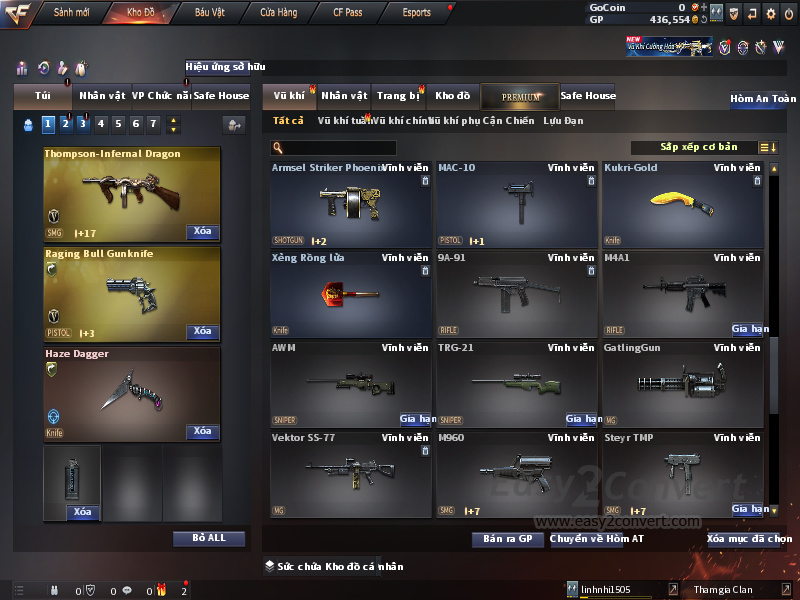800x600 pixels.
Task: Open the Esports tab
Action: coord(416,13)
